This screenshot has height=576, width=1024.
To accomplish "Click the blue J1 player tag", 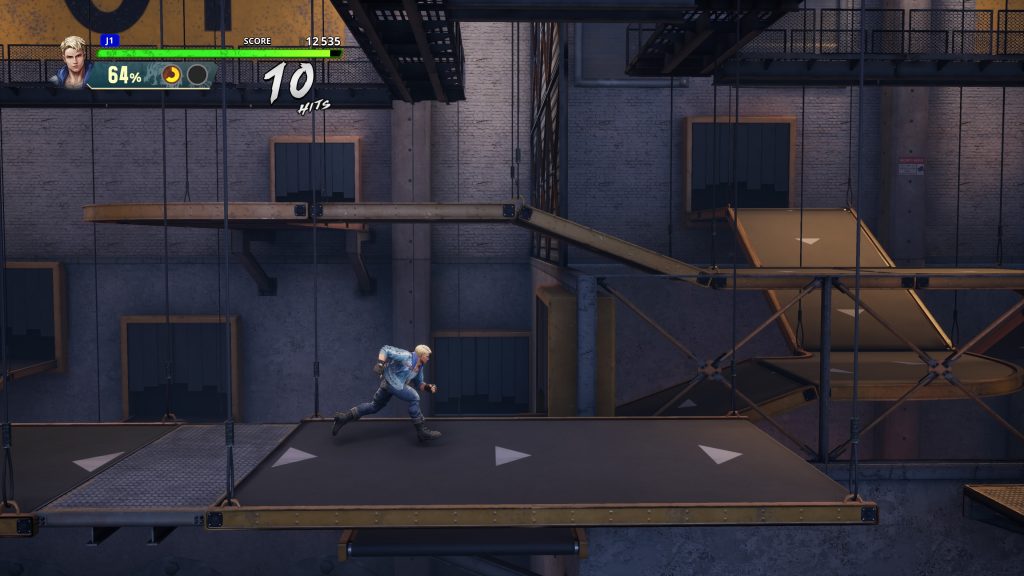I will click(109, 40).
